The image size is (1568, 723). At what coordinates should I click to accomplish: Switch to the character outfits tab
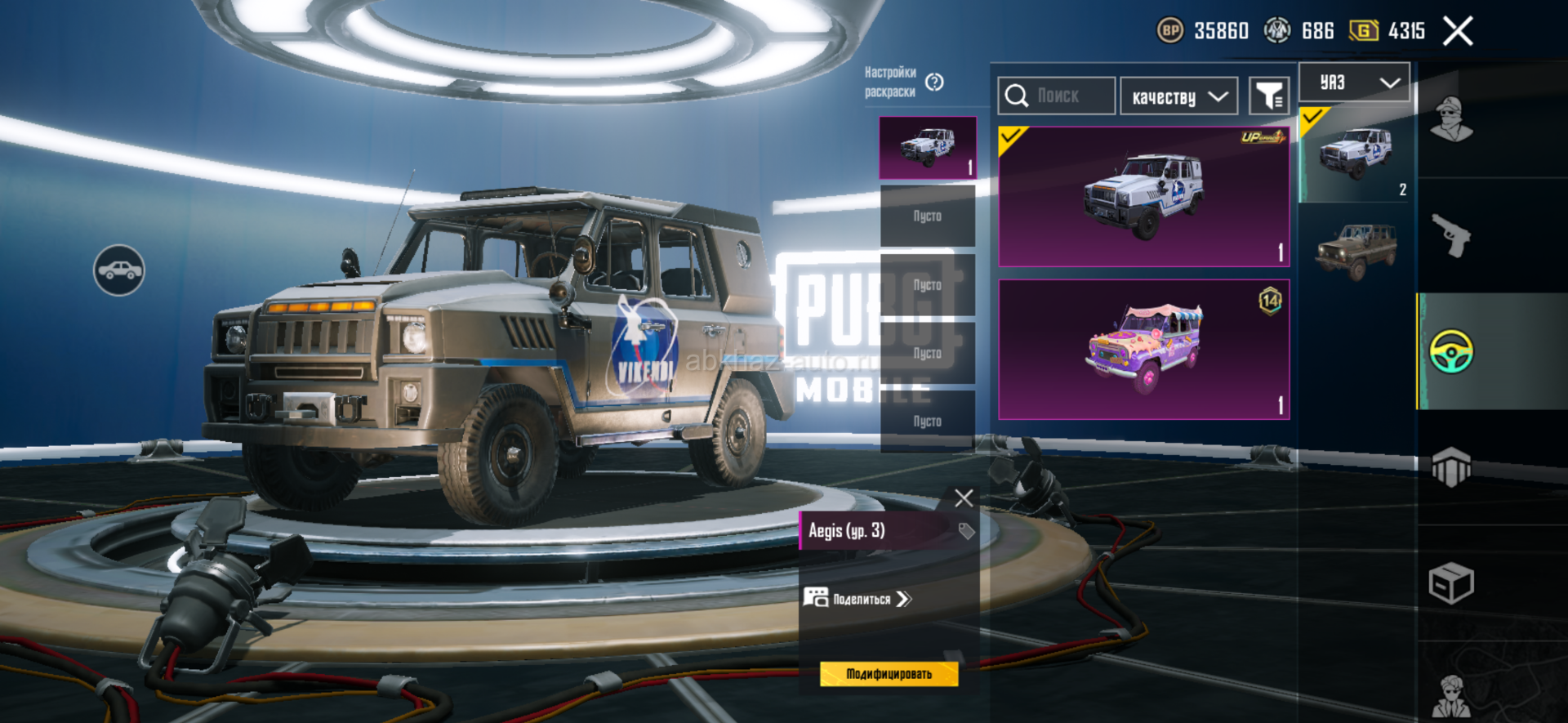point(1451,120)
